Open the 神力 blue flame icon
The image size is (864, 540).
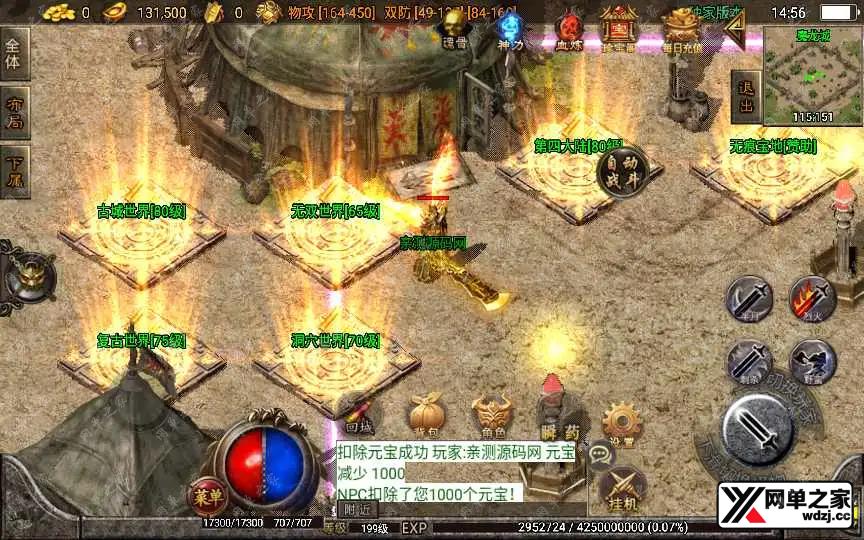tap(511, 30)
